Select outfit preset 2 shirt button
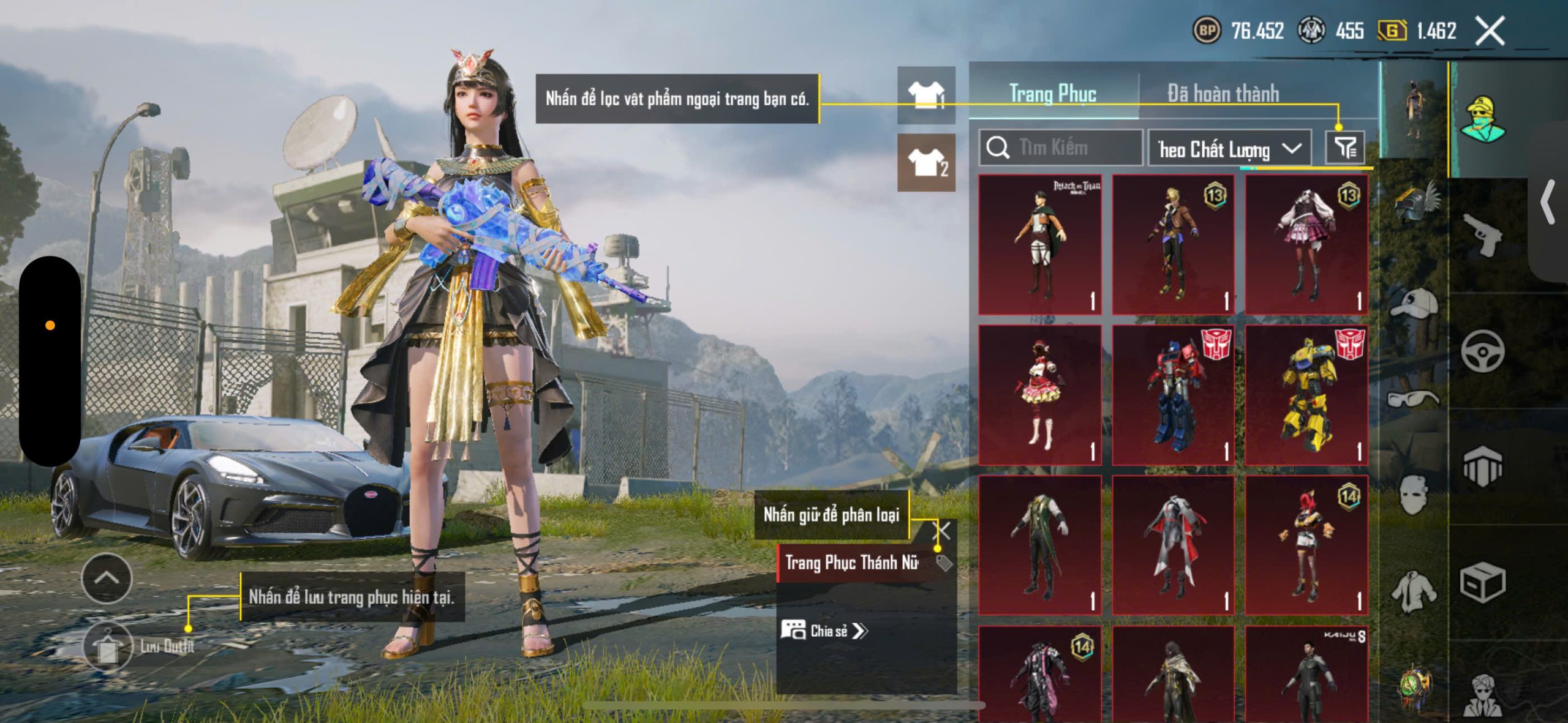Screen dimensions: 1568x723 click(x=925, y=162)
